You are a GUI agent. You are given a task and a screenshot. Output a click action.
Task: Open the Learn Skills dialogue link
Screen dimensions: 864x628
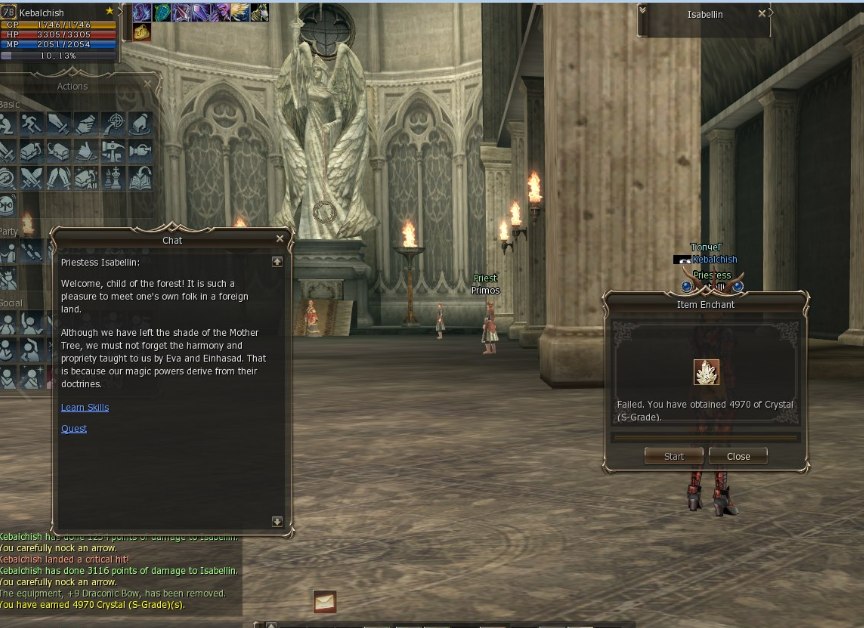tap(85, 408)
